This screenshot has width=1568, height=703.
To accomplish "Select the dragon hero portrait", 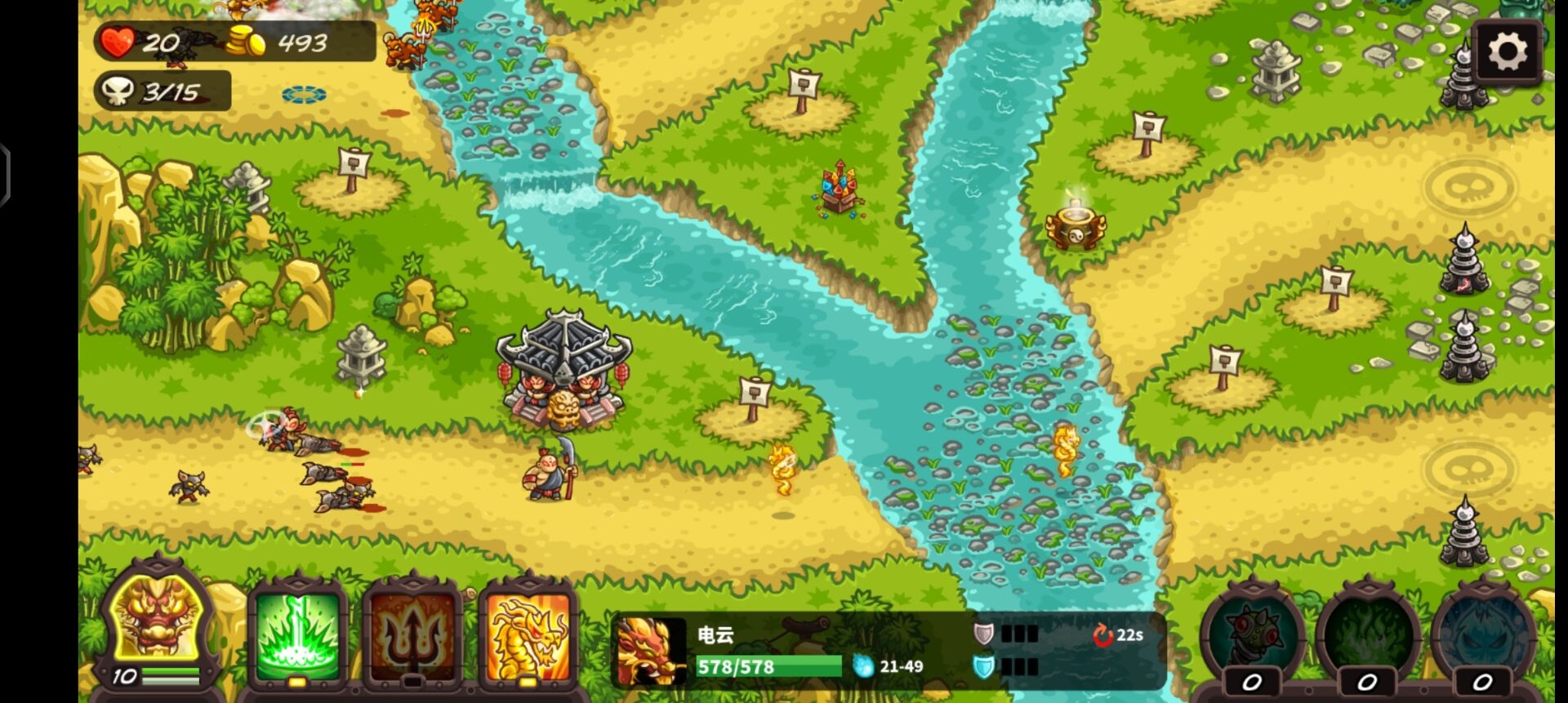I will tap(158, 621).
